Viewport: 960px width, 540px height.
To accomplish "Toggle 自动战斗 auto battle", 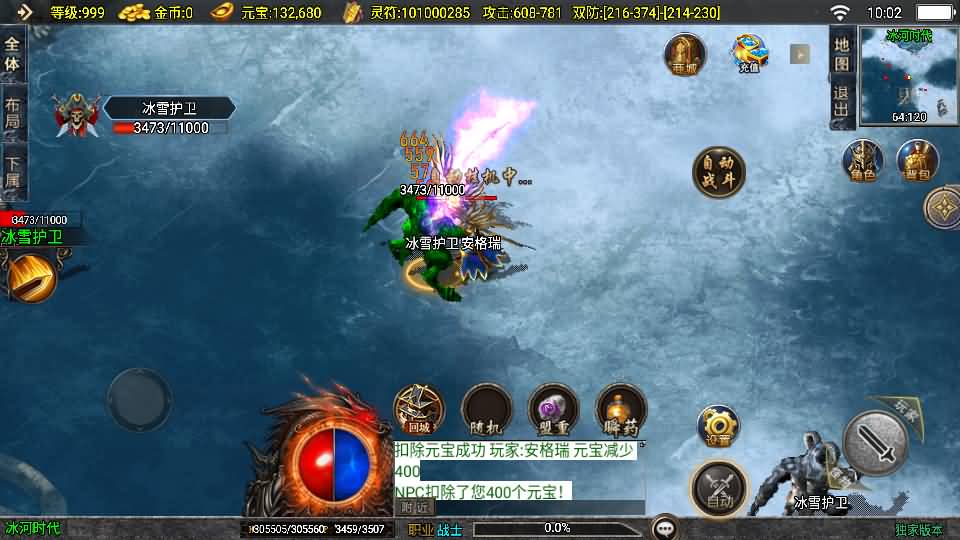I will tap(718, 172).
